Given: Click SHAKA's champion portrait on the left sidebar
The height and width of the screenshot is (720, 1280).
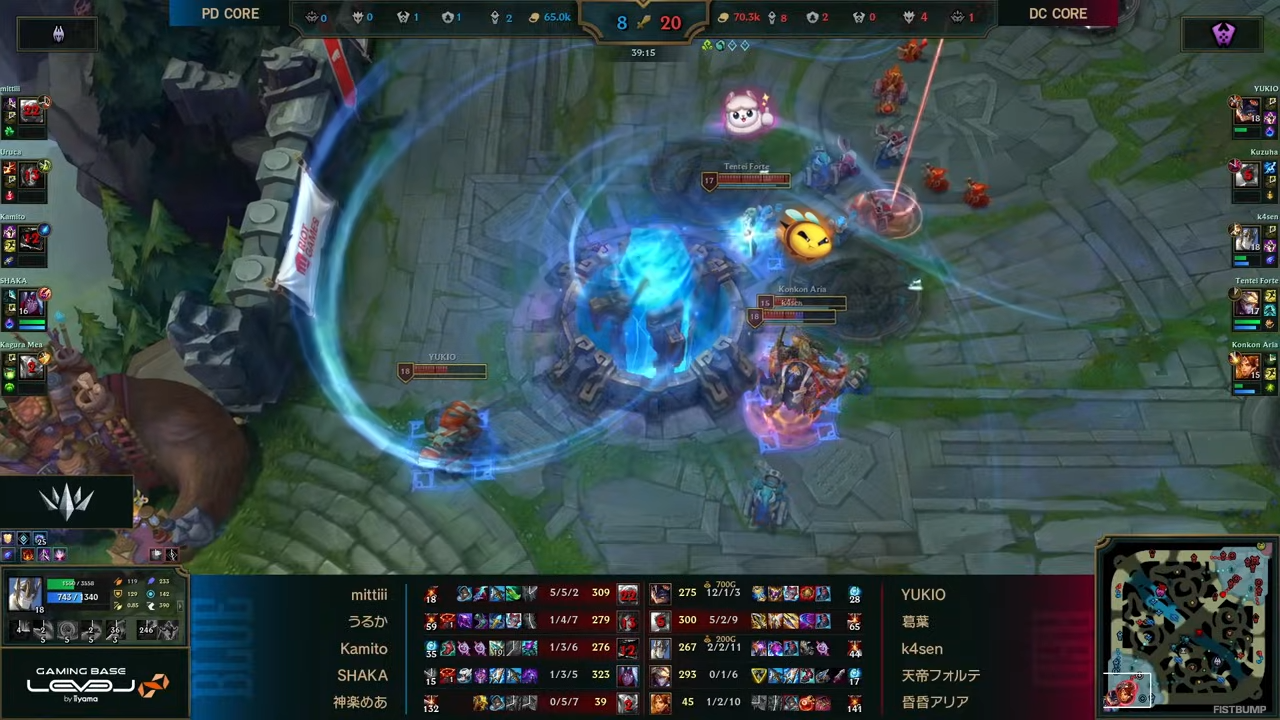Looking at the screenshot, I should [30, 300].
